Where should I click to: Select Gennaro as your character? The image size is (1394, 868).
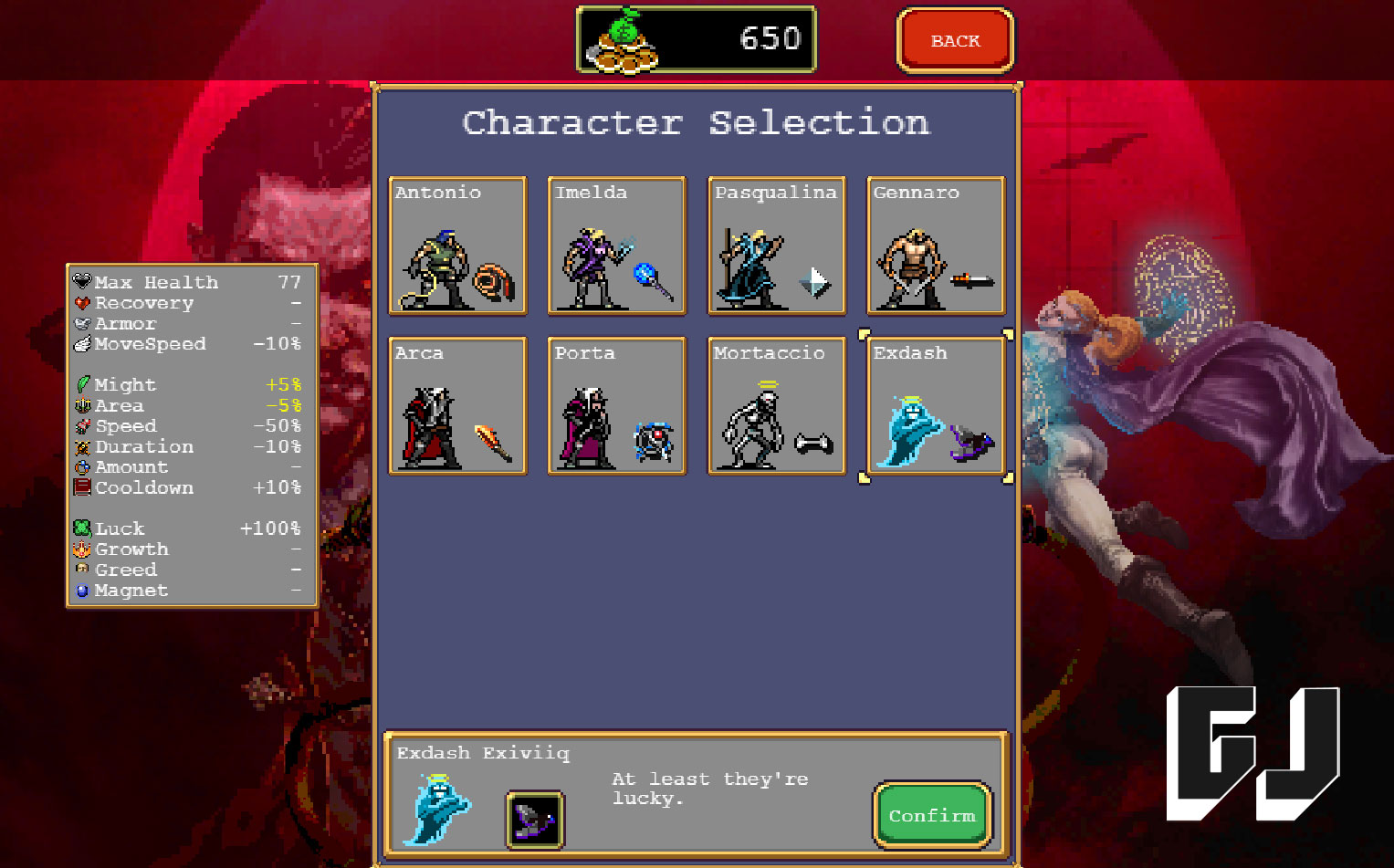pyautogui.click(x=936, y=246)
